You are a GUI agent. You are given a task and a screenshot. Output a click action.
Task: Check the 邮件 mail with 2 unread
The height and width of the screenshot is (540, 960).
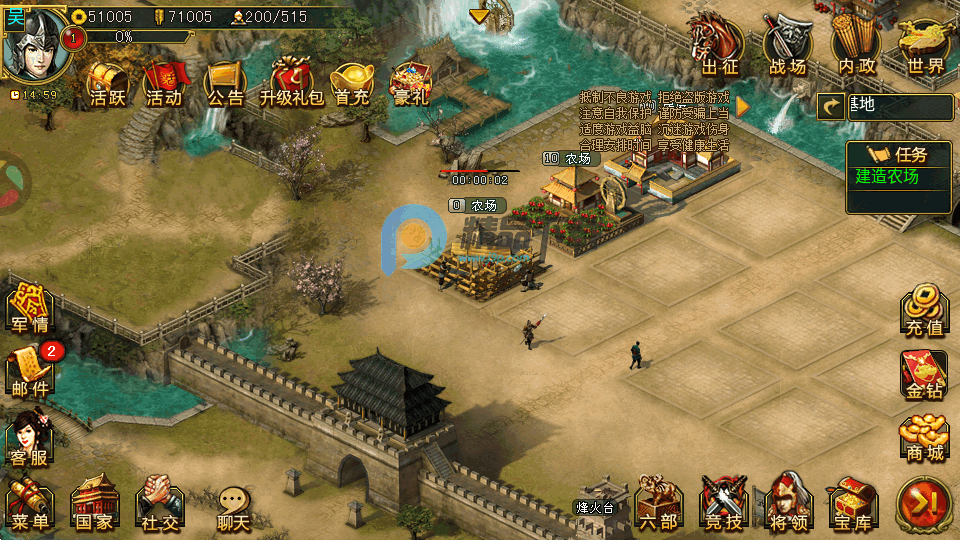(30, 372)
